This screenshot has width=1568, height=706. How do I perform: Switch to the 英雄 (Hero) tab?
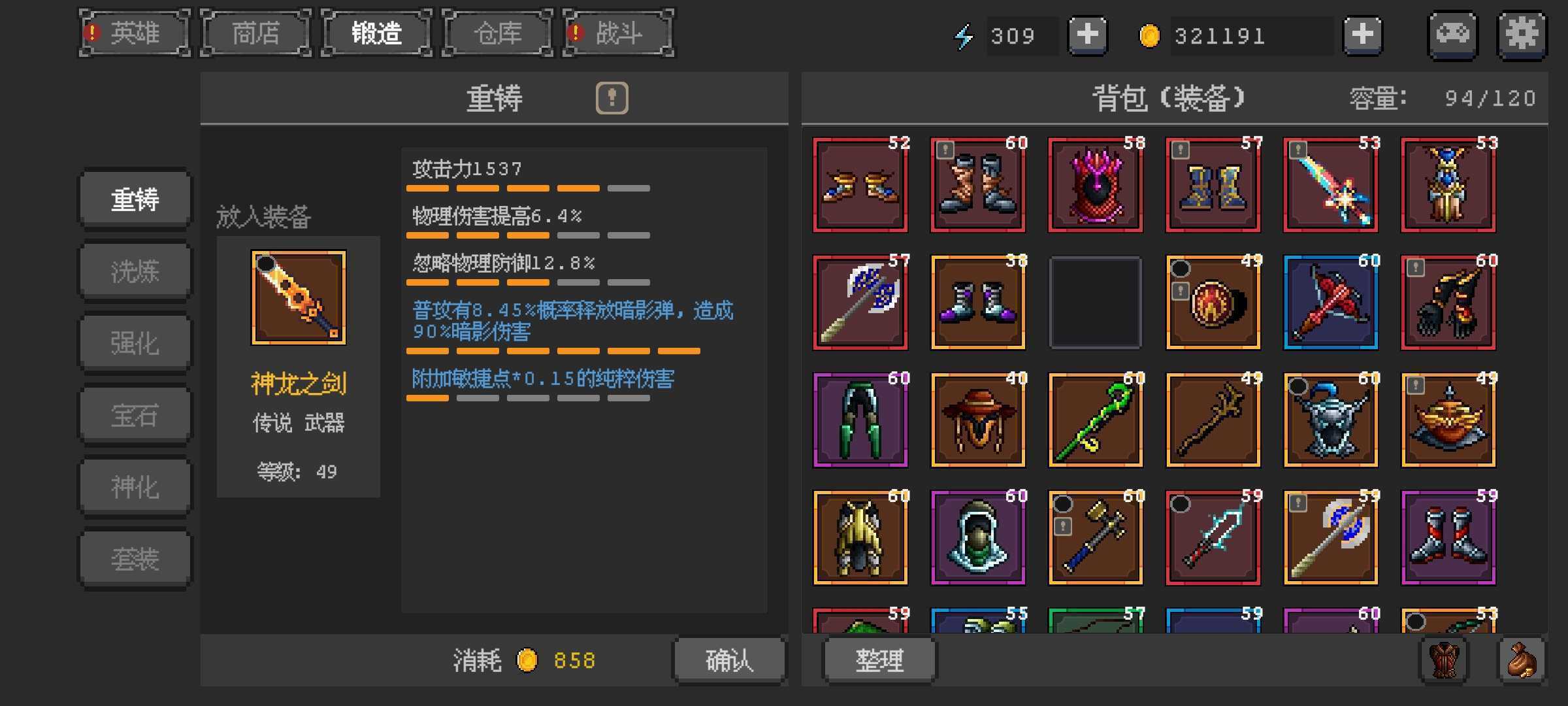[x=135, y=33]
